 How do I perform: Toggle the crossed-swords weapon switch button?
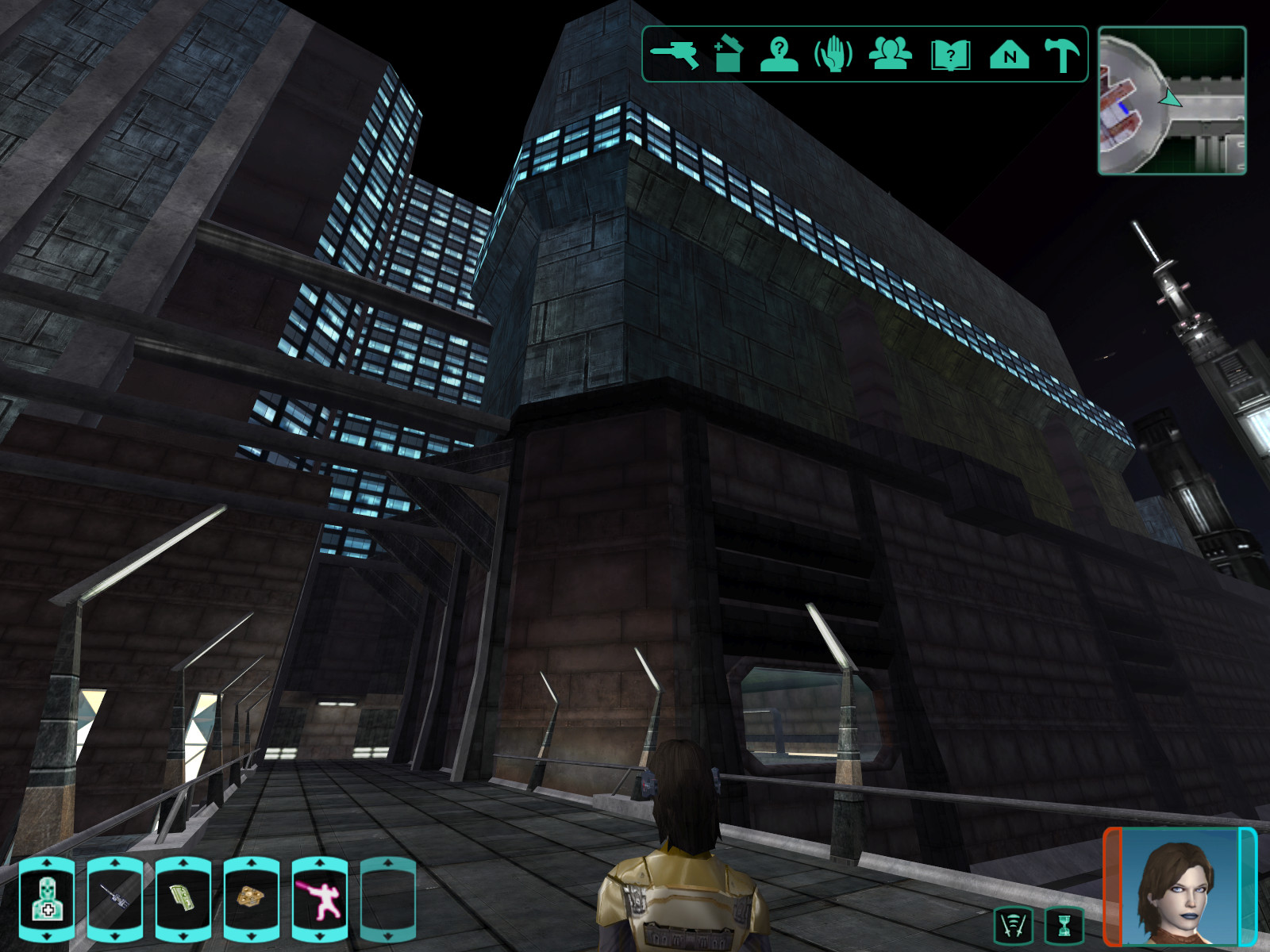[1014, 925]
